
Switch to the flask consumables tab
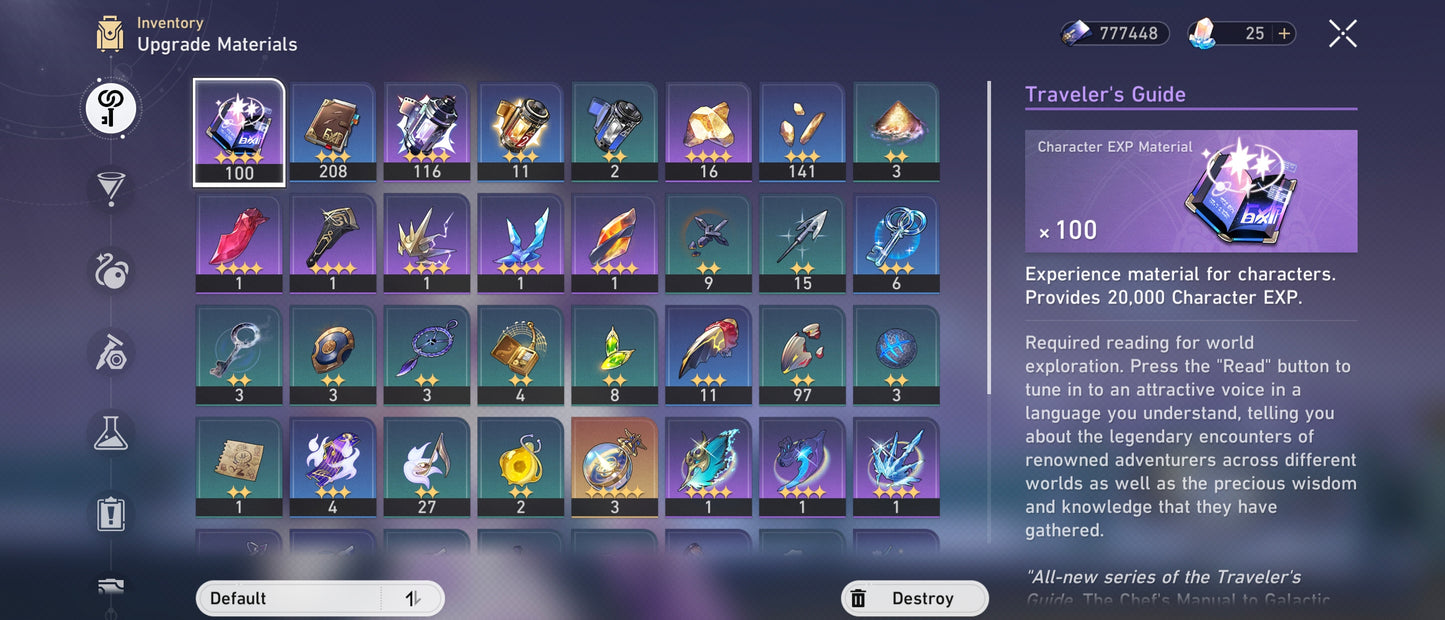point(110,431)
